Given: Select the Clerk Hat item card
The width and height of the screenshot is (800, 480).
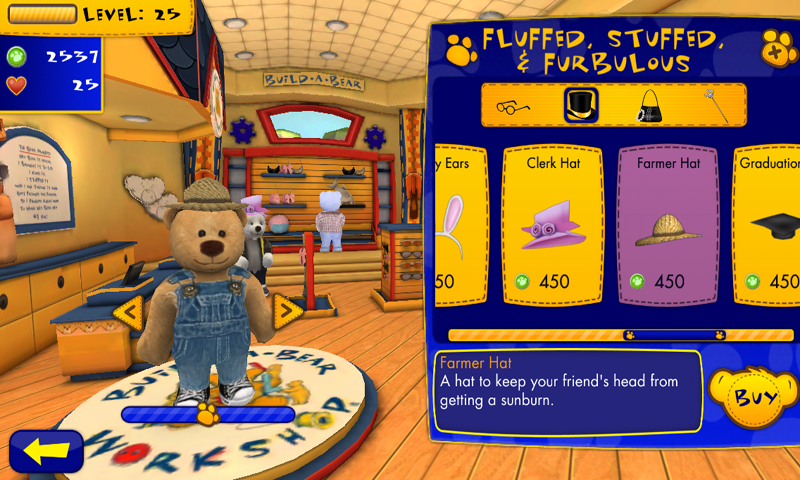Looking at the screenshot, I should [x=553, y=225].
